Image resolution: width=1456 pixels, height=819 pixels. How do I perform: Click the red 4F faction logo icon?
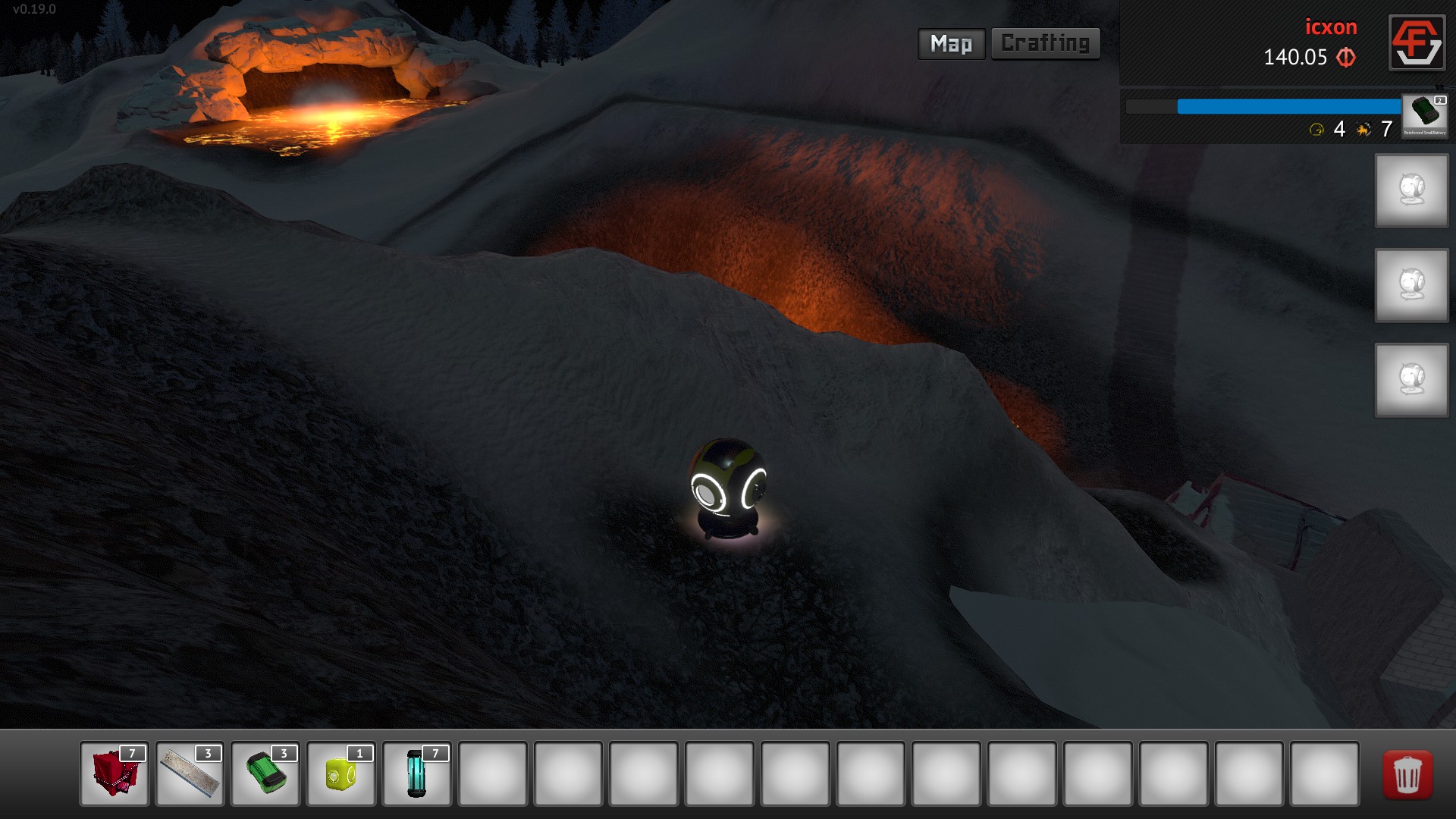1416,42
